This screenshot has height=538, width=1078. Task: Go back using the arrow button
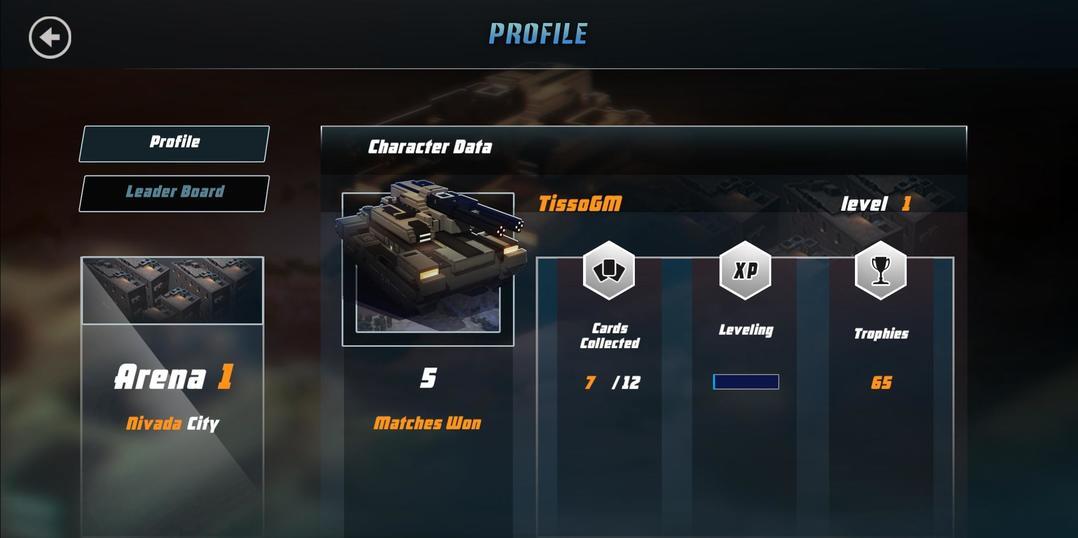(50, 38)
